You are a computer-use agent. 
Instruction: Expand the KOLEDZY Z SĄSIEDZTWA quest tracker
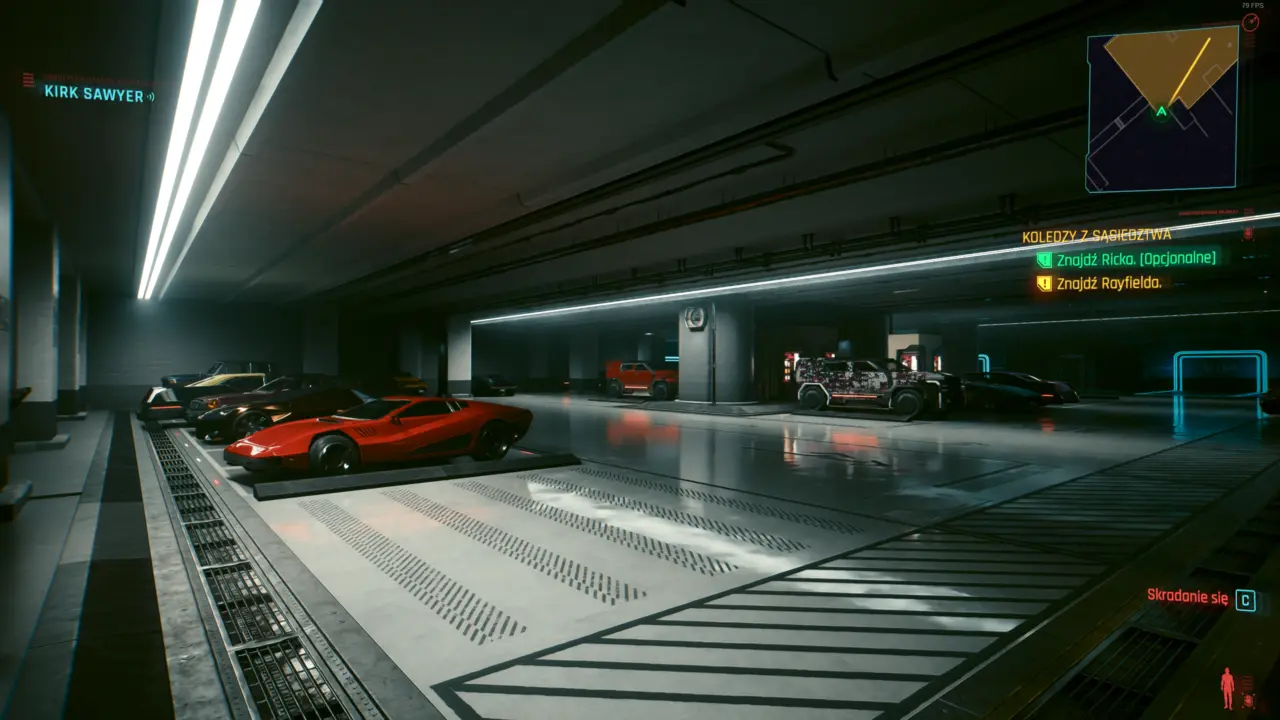(x=1097, y=235)
